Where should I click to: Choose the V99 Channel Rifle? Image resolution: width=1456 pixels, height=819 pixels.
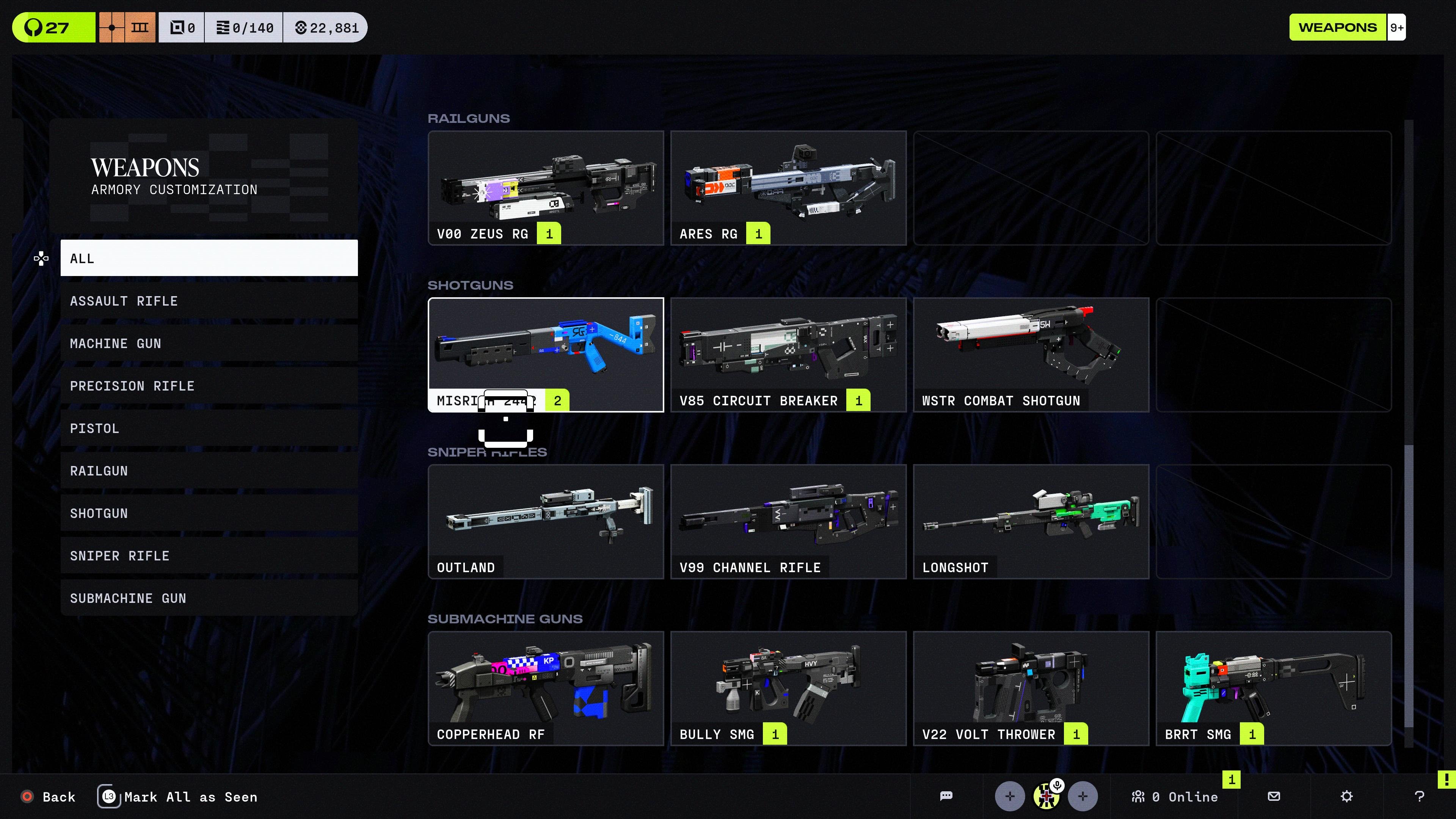pyautogui.click(x=788, y=521)
